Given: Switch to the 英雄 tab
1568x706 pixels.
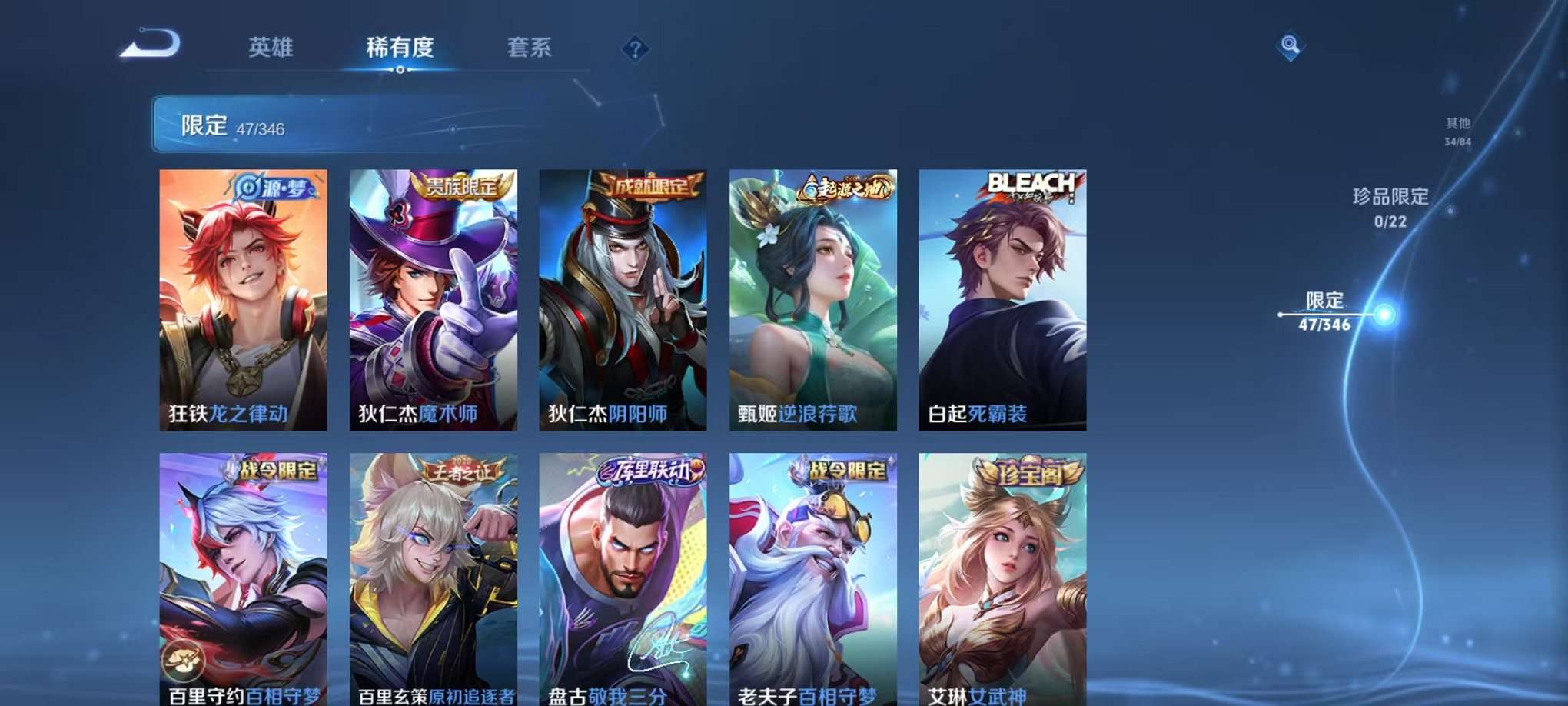Looking at the screenshot, I should click(x=271, y=48).
